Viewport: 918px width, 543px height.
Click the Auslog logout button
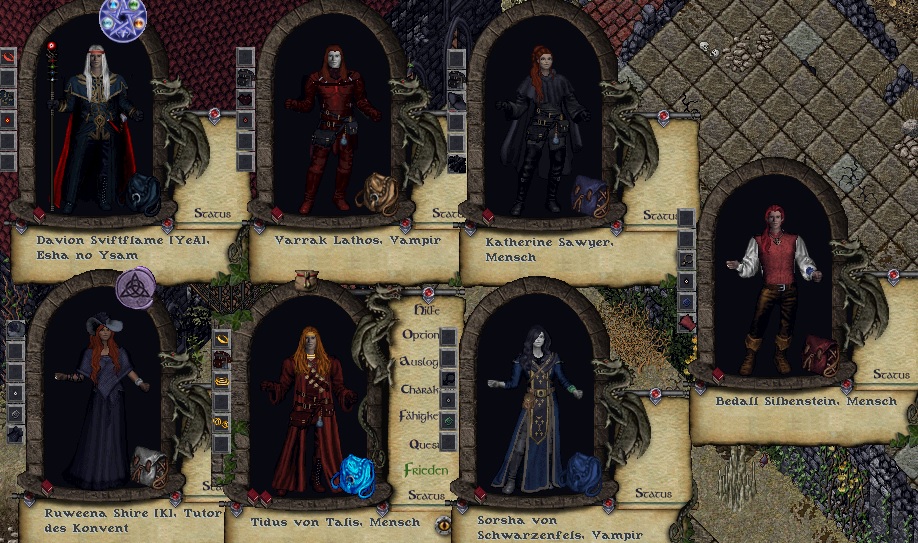(x=419, y=361)
